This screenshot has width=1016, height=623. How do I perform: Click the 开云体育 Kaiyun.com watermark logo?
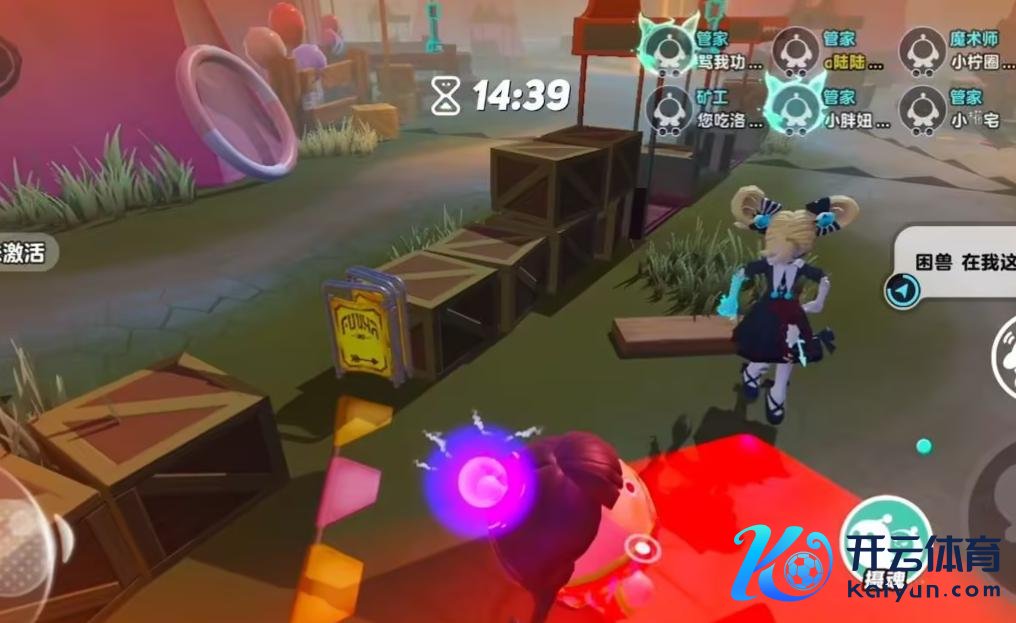pyautogui.click(x=866, y=563)
